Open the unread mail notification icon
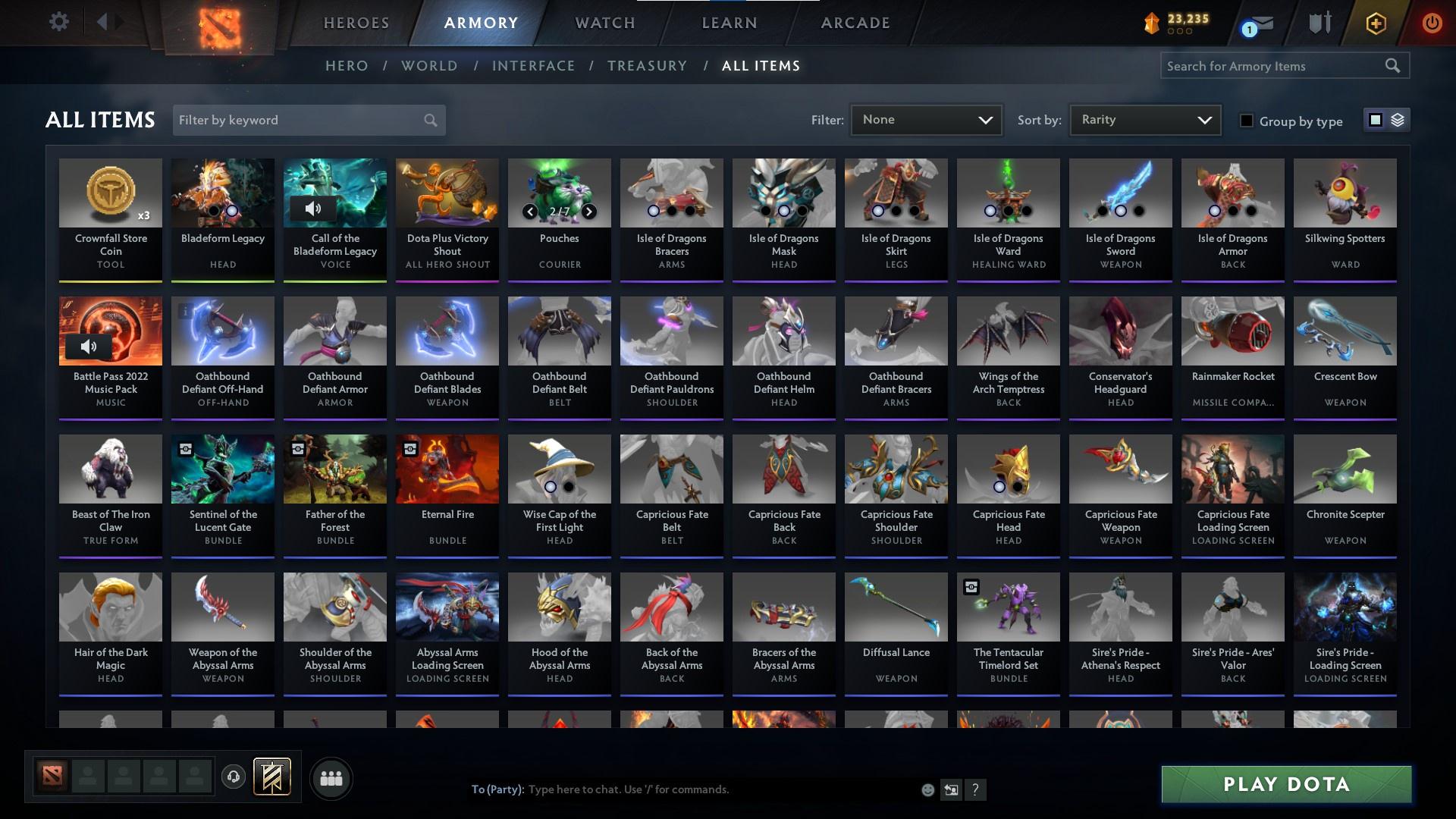 1257,24
